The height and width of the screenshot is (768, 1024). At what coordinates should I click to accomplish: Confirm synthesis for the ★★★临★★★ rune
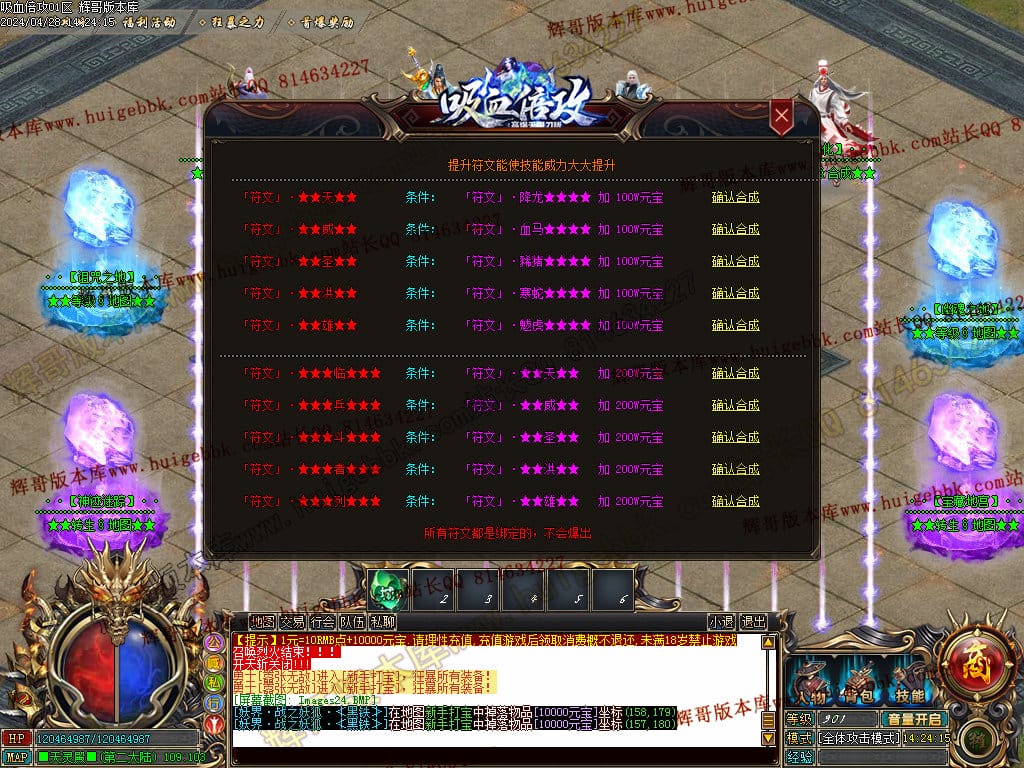point(735,373)
